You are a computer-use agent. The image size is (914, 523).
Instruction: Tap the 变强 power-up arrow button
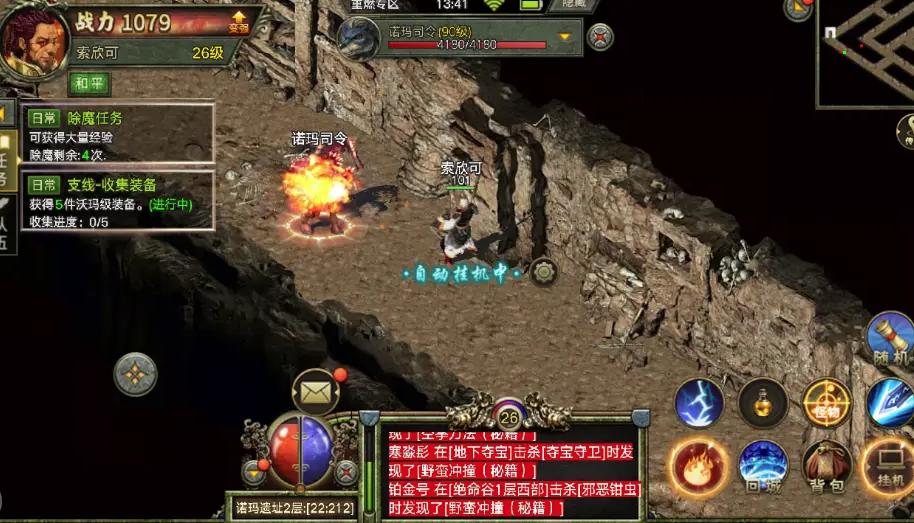pos(238,22)
